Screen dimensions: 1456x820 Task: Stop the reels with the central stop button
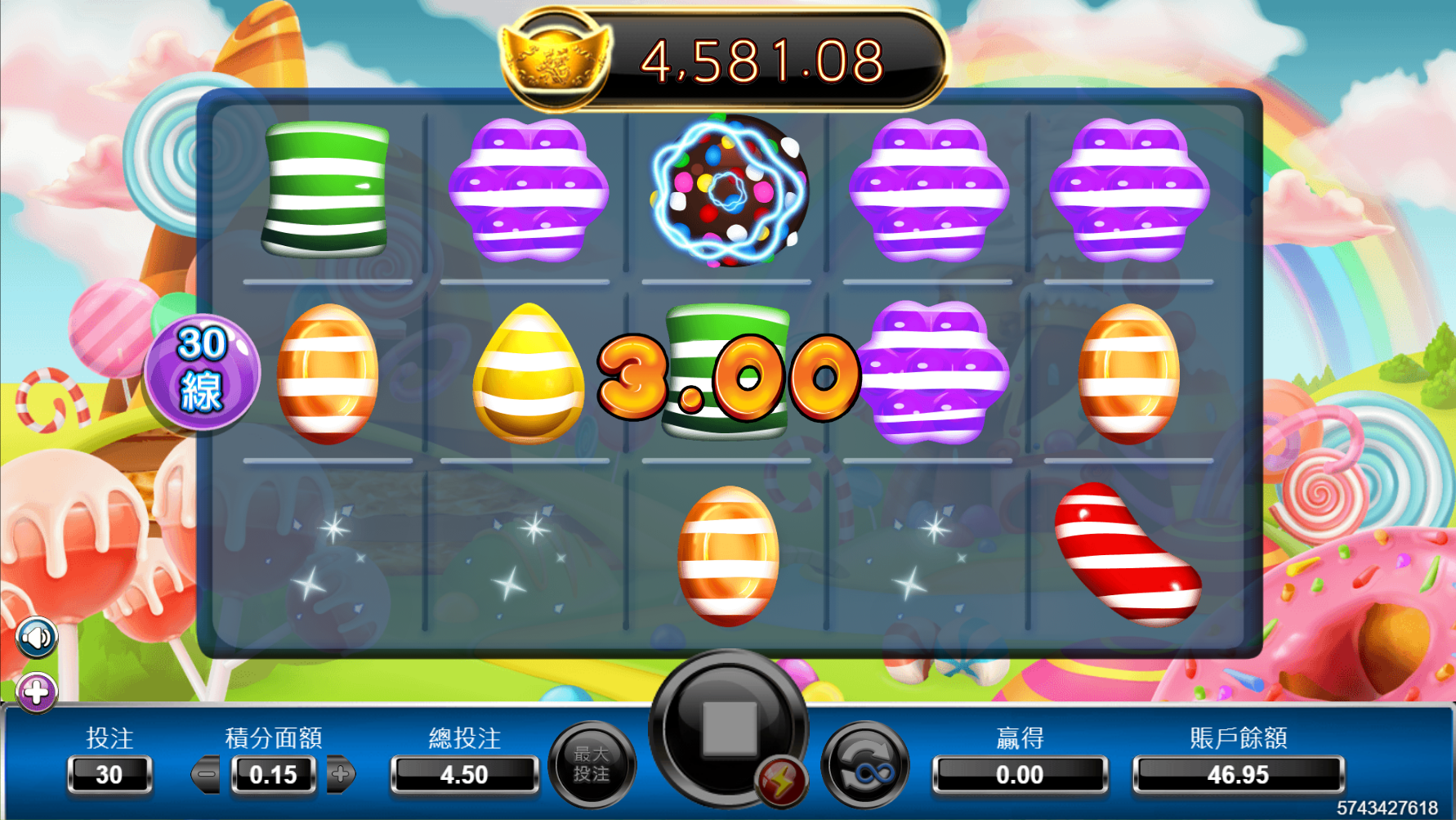tap(728, 726)
